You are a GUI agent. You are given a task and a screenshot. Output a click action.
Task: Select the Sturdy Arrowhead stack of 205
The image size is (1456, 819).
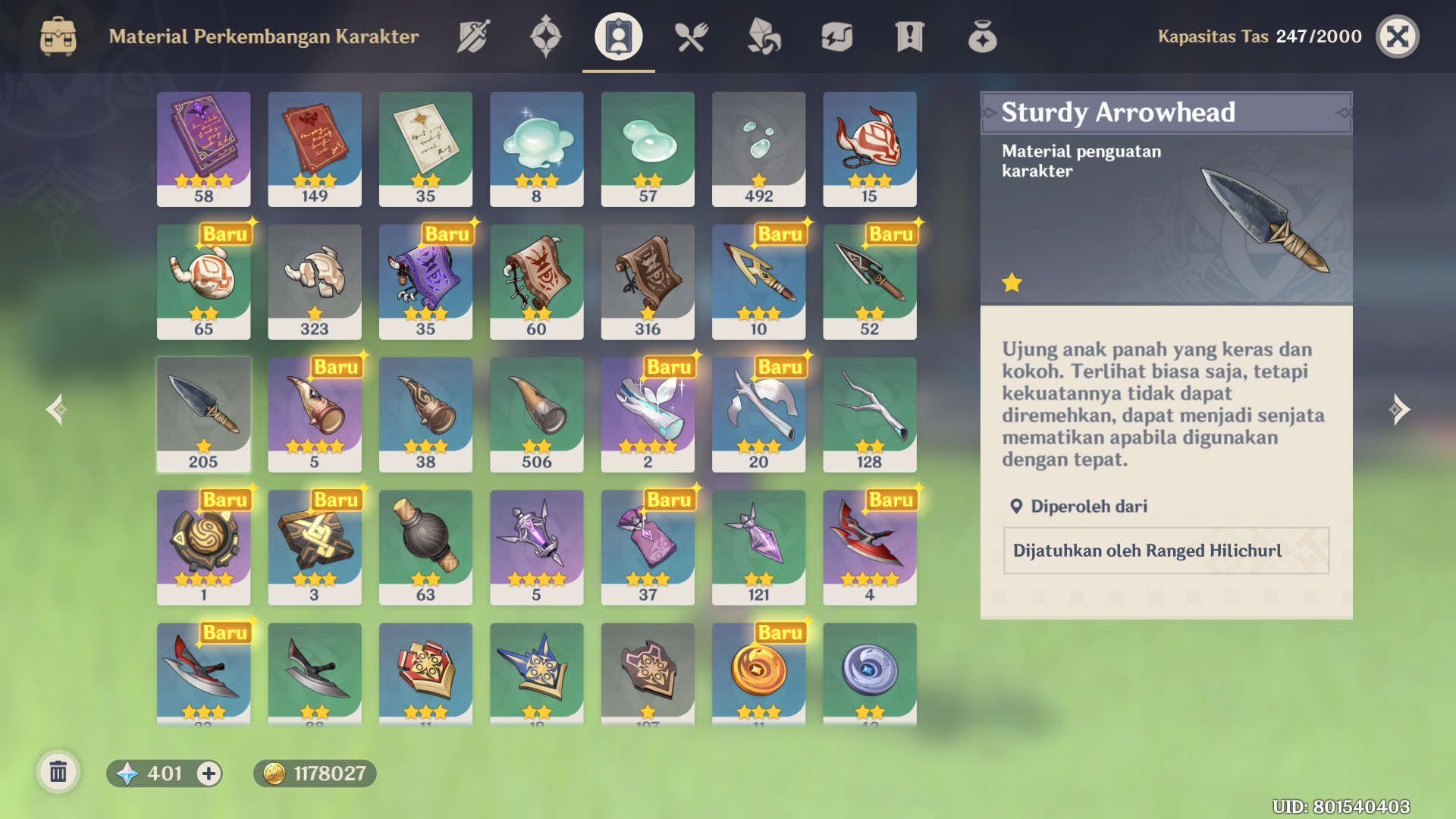(x=203, y=414)
